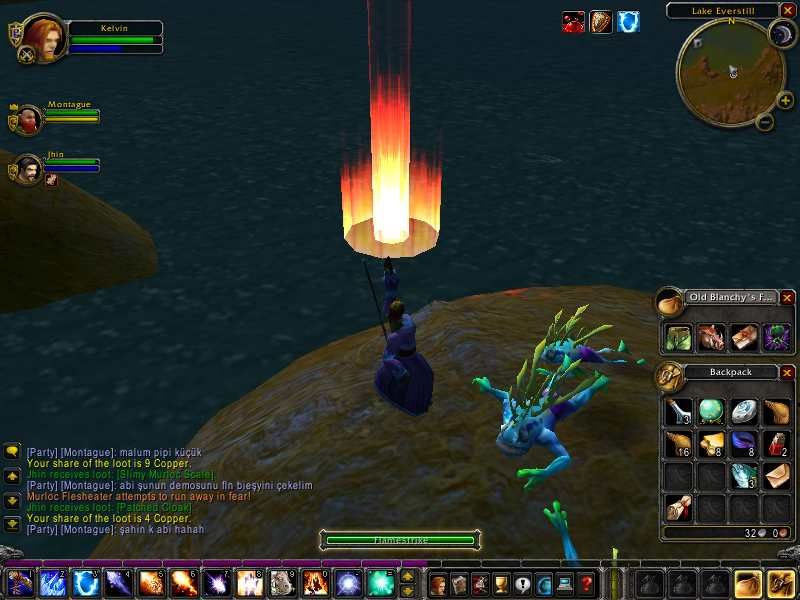This screenshot has height=600, width=800.
Task: Close Old Blanchy's bag window
Action: pyautogui.click(x=787, y=298)
